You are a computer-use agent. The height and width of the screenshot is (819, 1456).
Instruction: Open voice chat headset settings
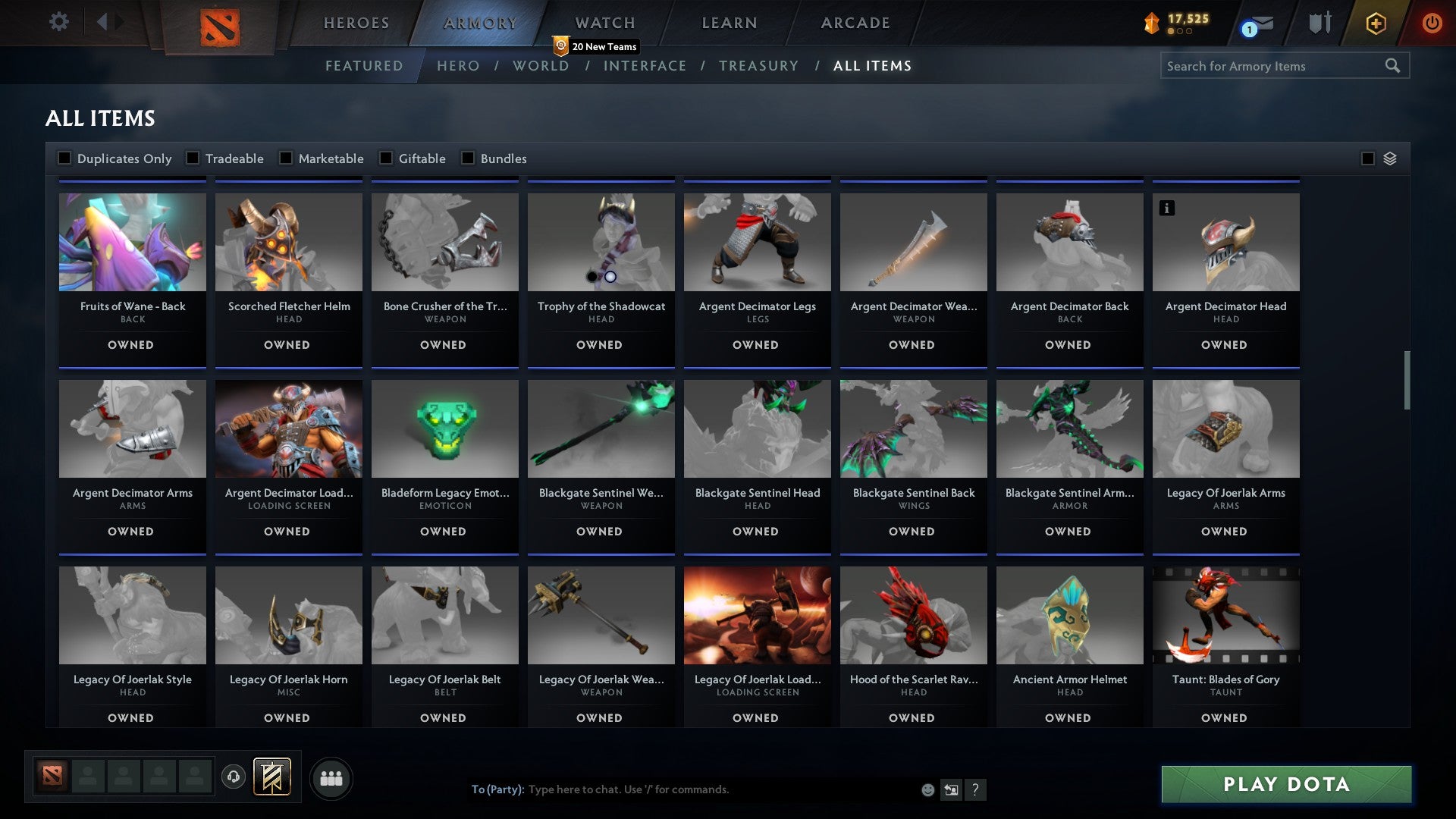pos(233,777)
